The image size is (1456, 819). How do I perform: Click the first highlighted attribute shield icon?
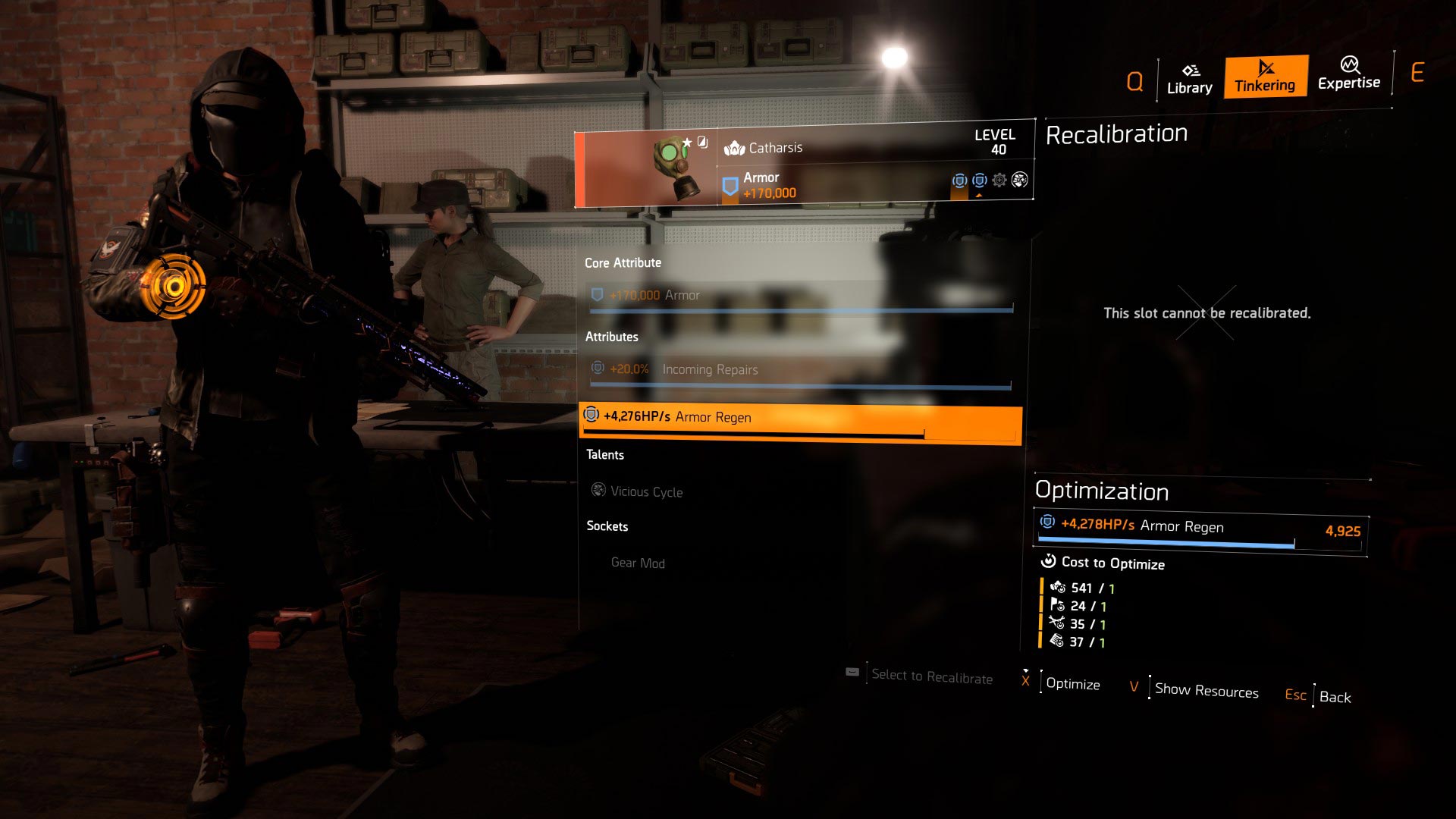(960, 181)
